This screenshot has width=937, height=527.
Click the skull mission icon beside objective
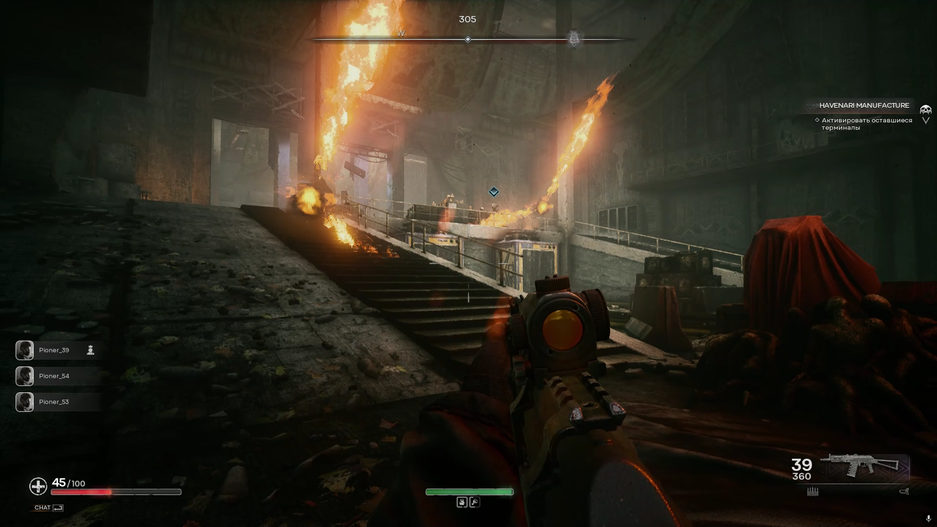[x=926, y=109]
